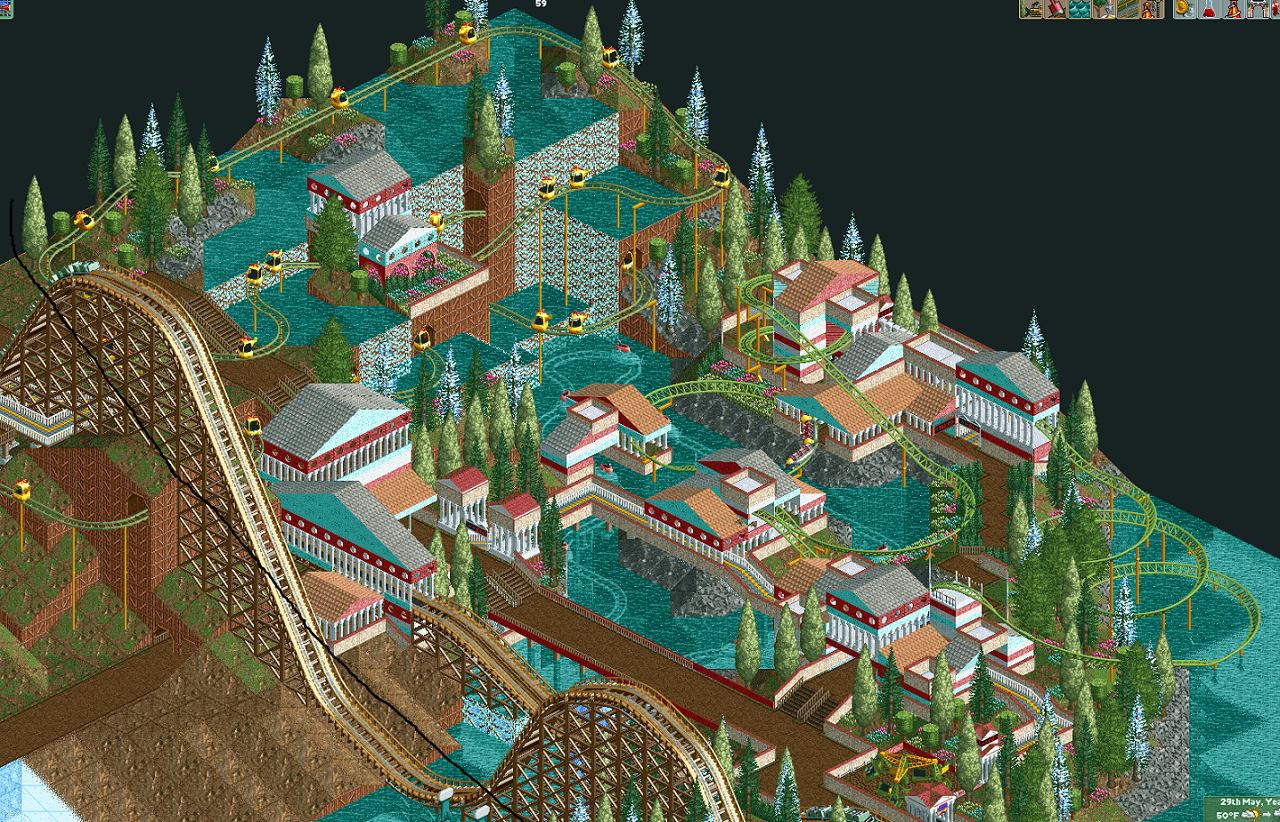
Task: Select the land shovel tool
Action: (x=1055, y=9)
